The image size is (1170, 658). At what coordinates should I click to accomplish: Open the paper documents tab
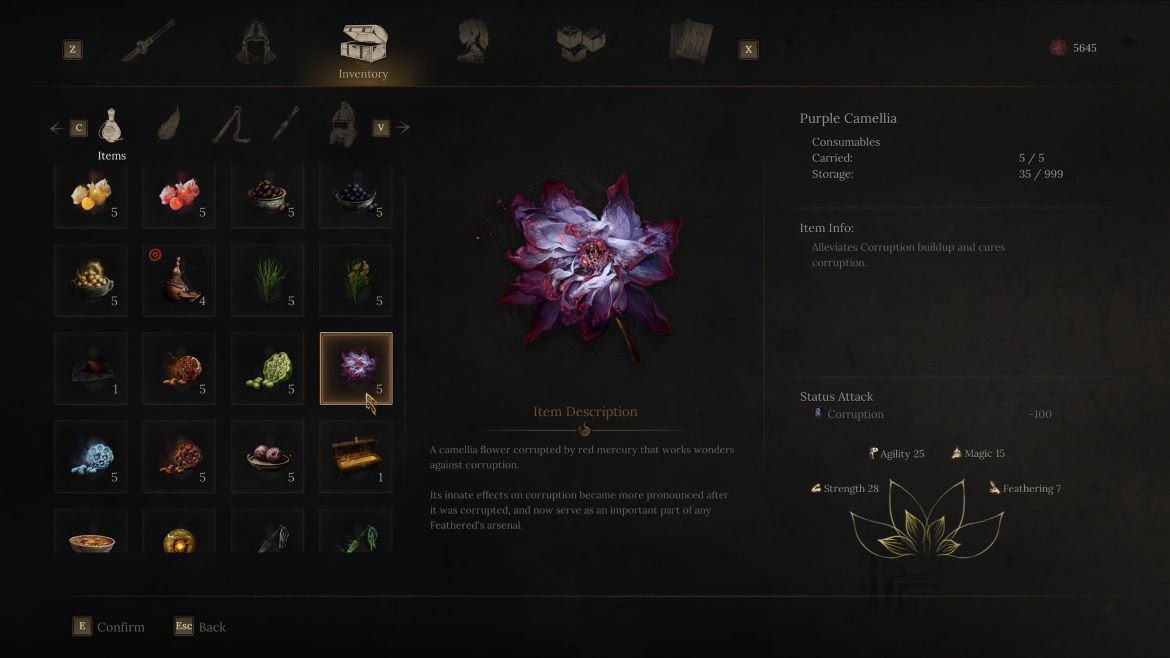(x=691, y=42)
